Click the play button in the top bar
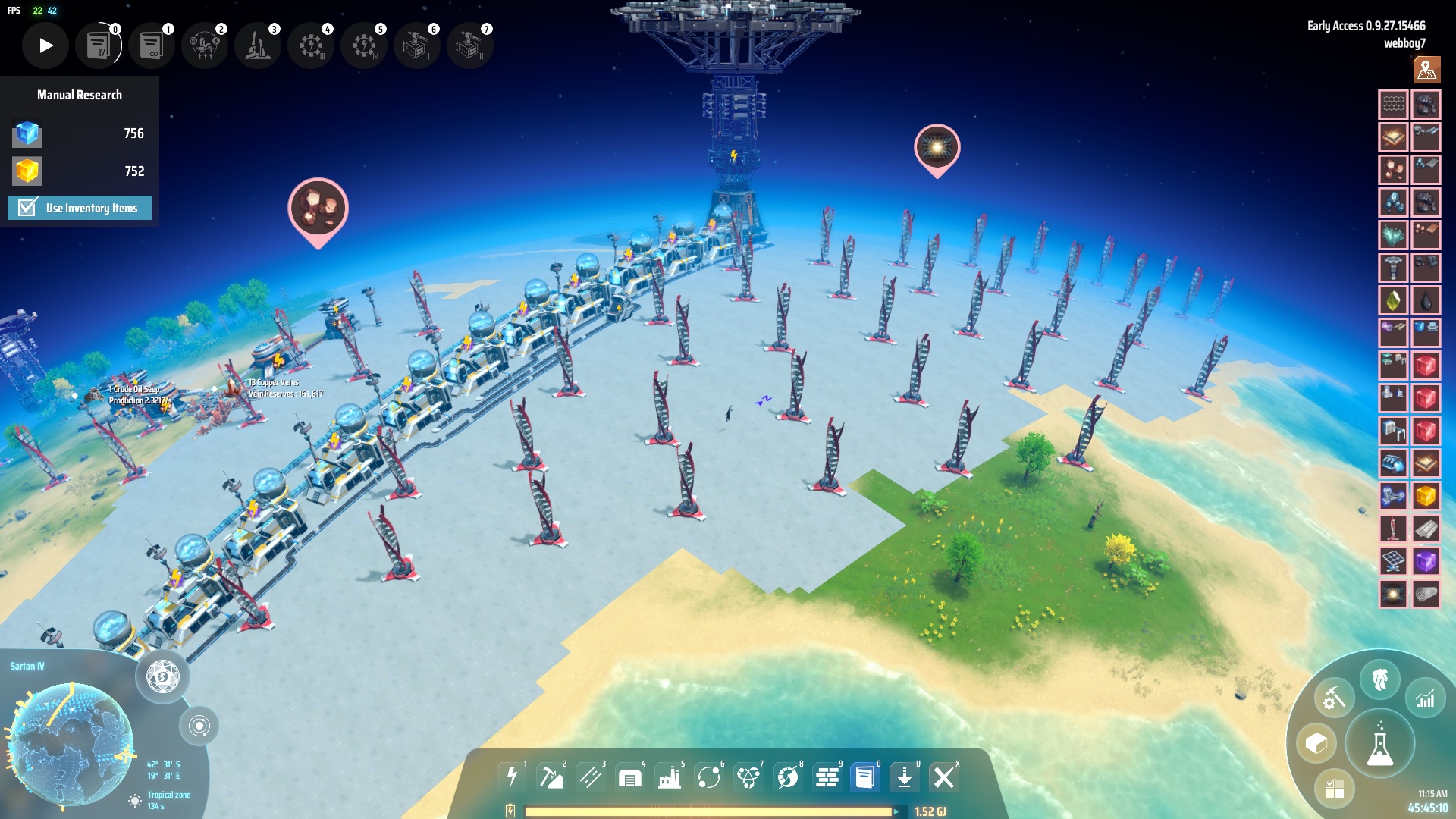 pos(45,45)
